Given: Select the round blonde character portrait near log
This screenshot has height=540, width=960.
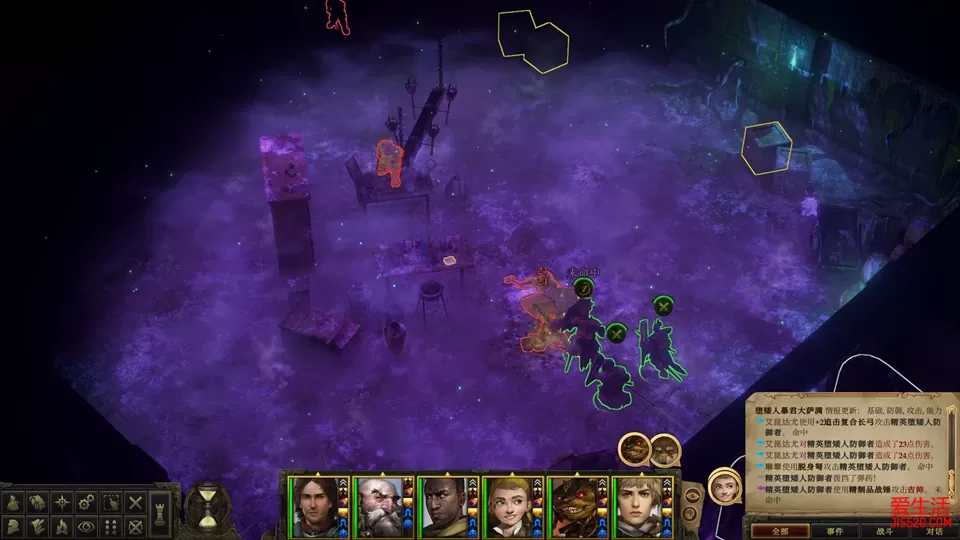Looking at the screenshot, I should 724,487.
